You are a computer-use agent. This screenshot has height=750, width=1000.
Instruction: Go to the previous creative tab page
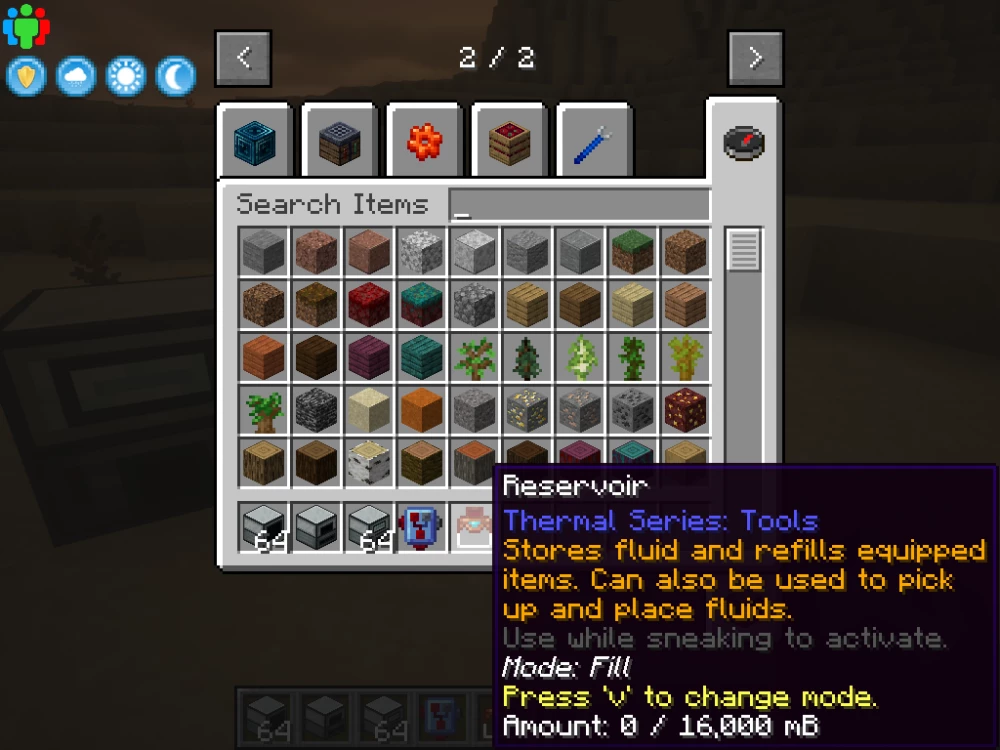point(243,58)
